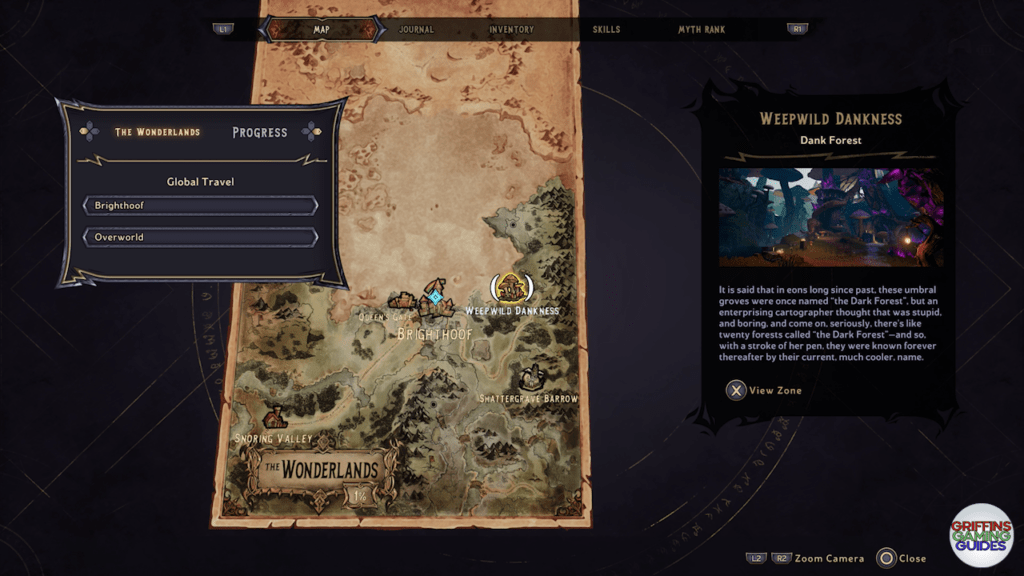Switch to the Progress panel tab
The height and width of the screenshot is (576, 1024).
pos(259,132)
